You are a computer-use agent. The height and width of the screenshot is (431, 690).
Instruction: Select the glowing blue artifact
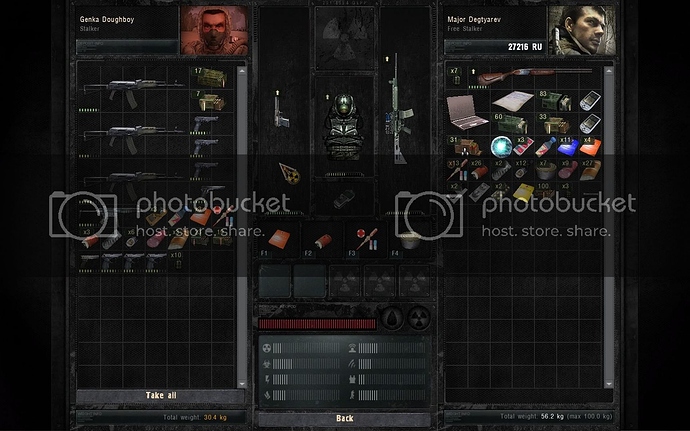pos(502,147)
